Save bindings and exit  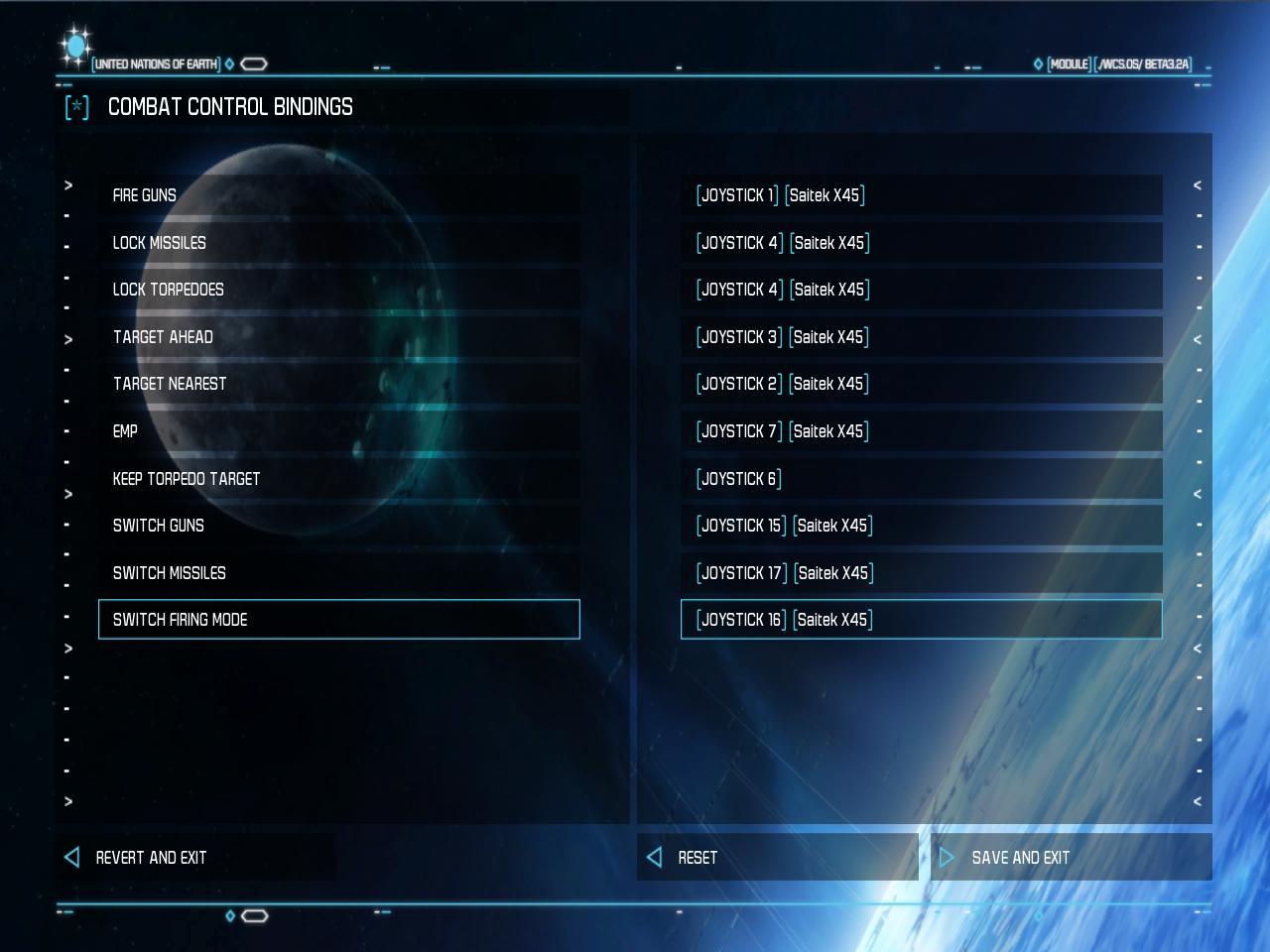tap(1020, 858)
